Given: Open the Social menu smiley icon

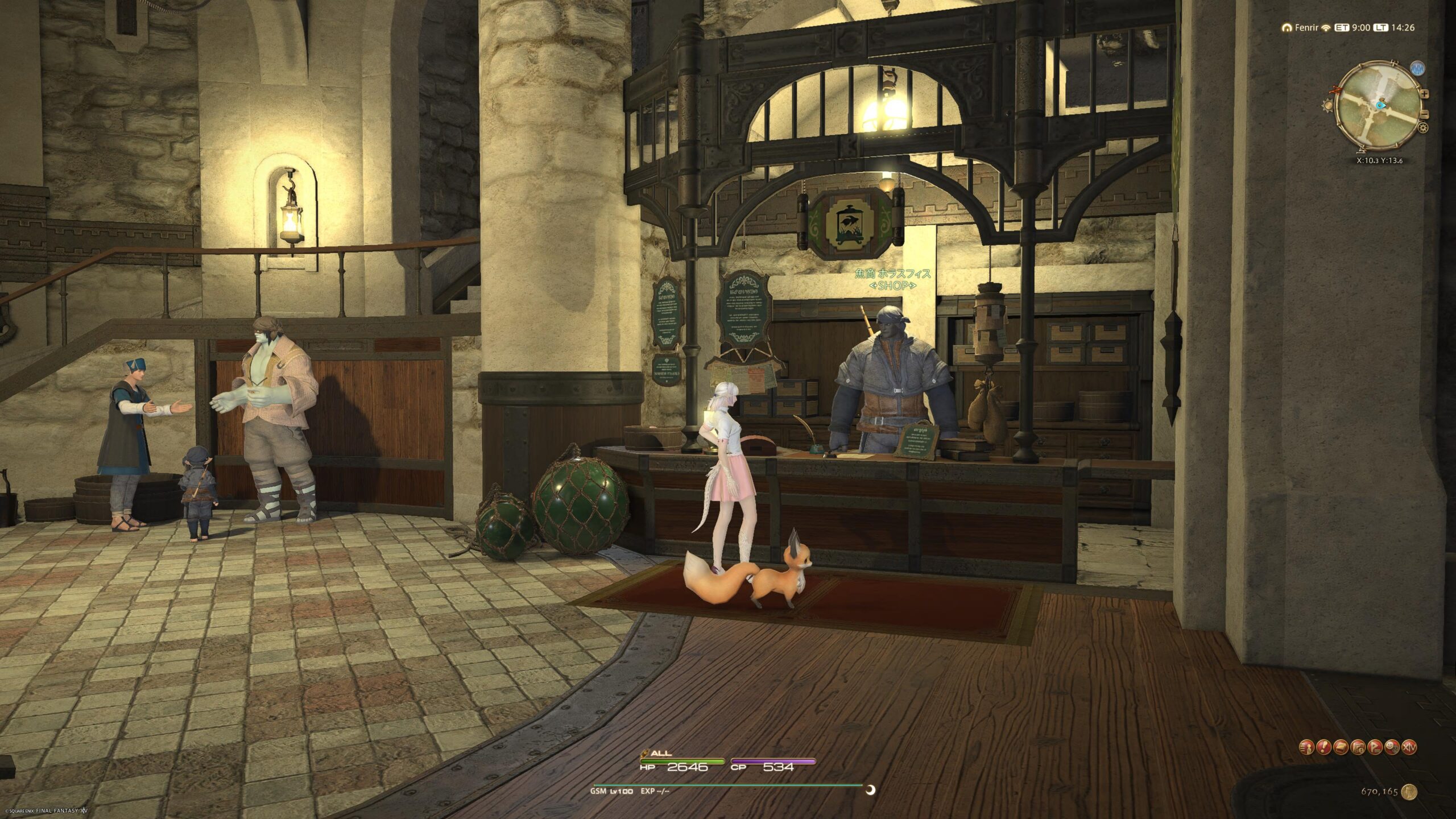Looking at the screenshot, I should [1392, 747].
